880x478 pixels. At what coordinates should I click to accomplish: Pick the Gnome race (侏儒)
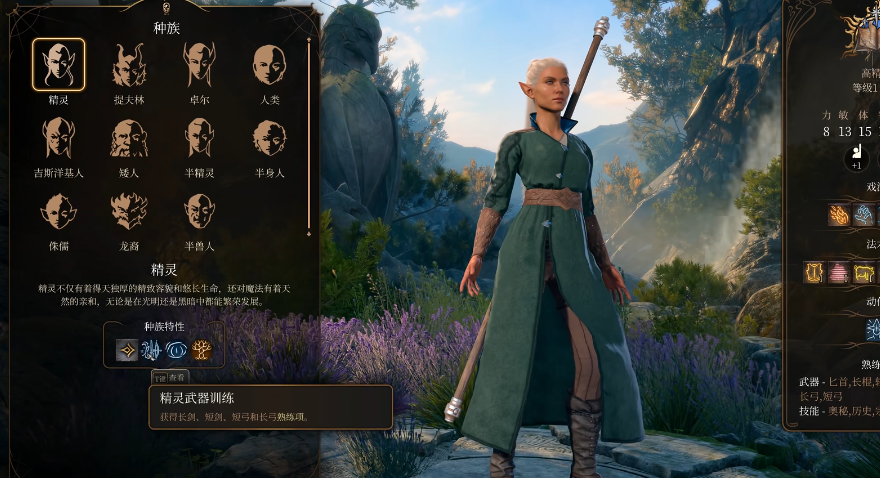click(x=58, y=211)
